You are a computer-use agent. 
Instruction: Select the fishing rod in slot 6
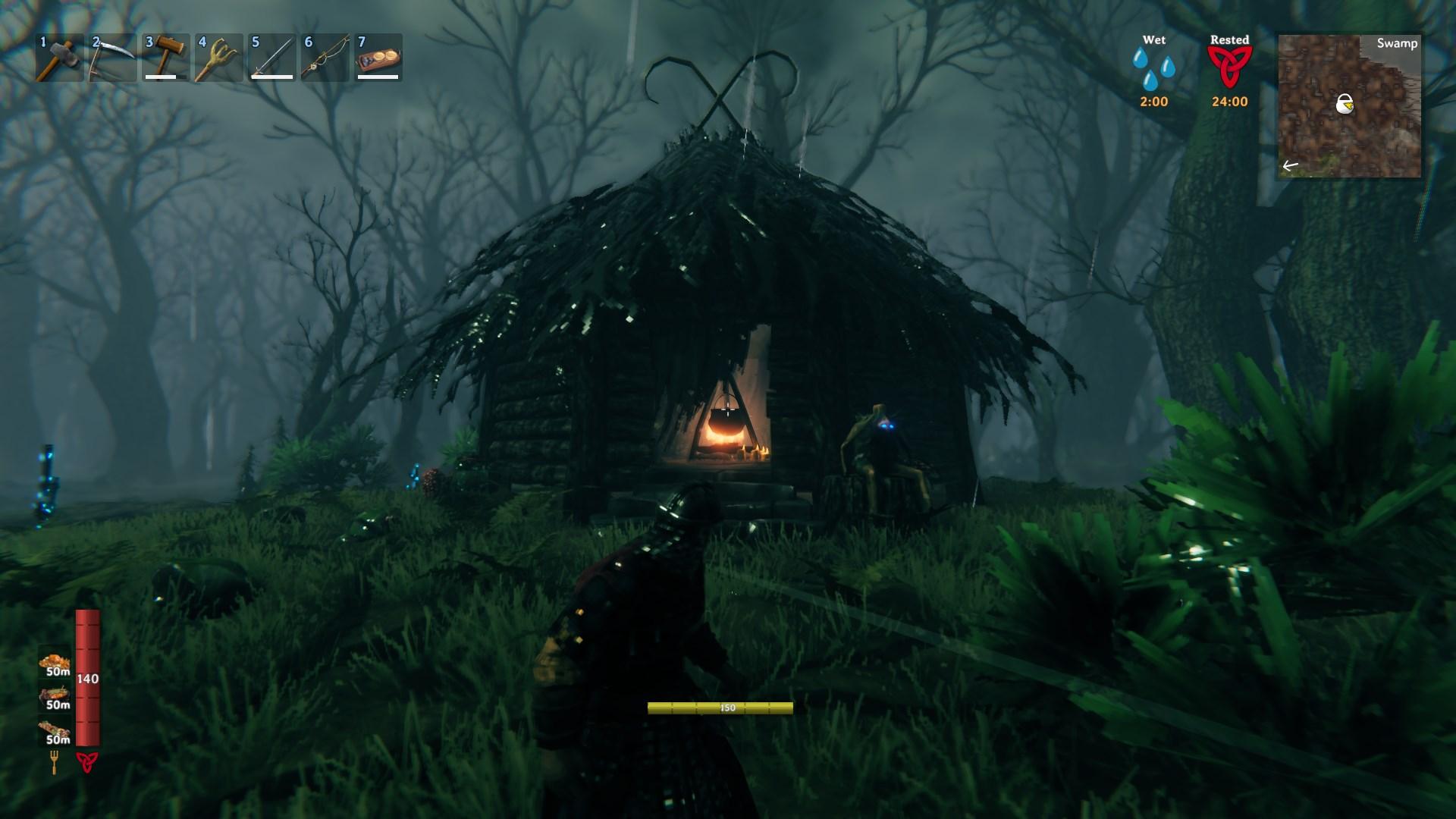click(x=325, y=58)
